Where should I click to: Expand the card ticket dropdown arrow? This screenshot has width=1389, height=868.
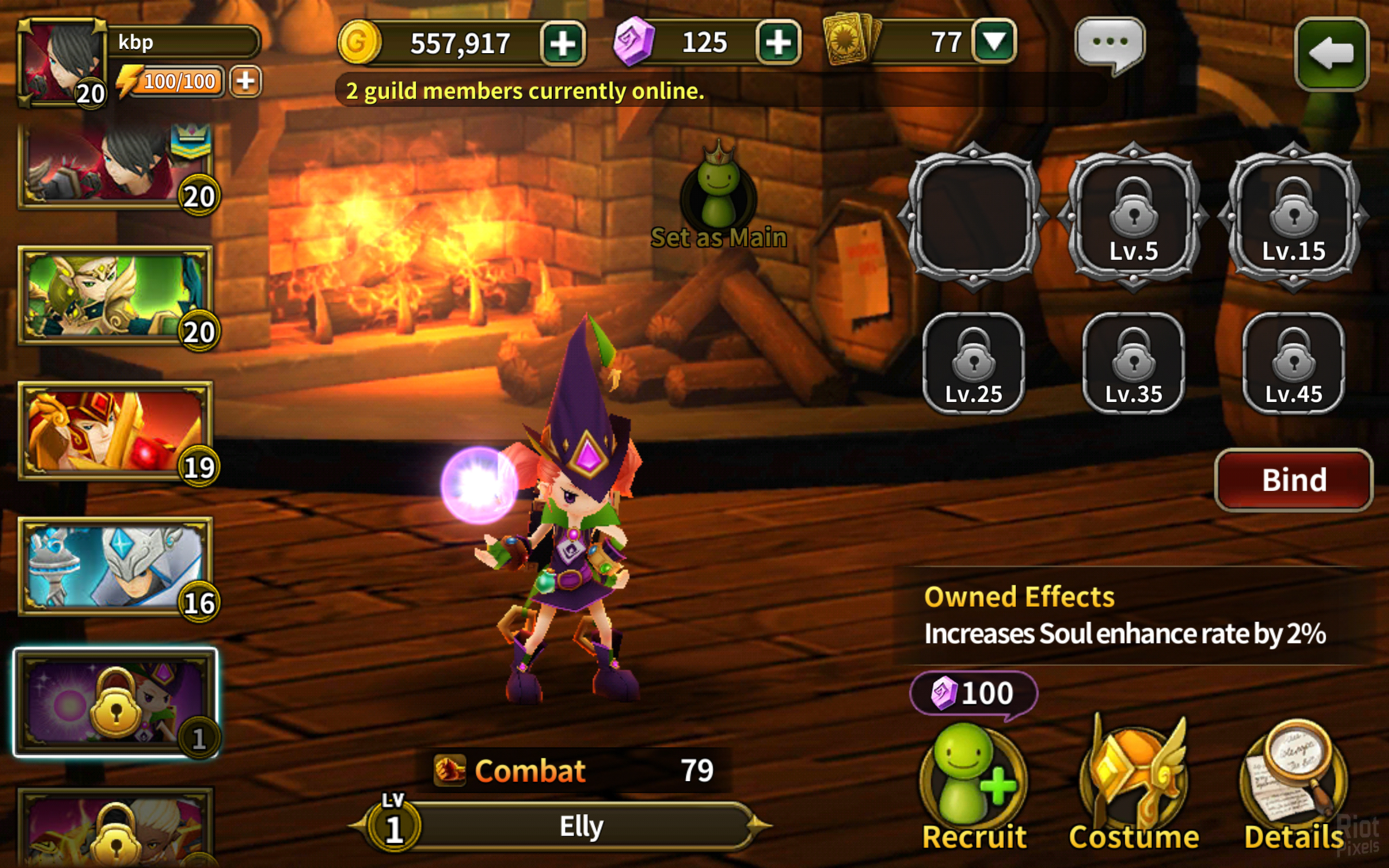pyautogui.click(x=994, y=42)
